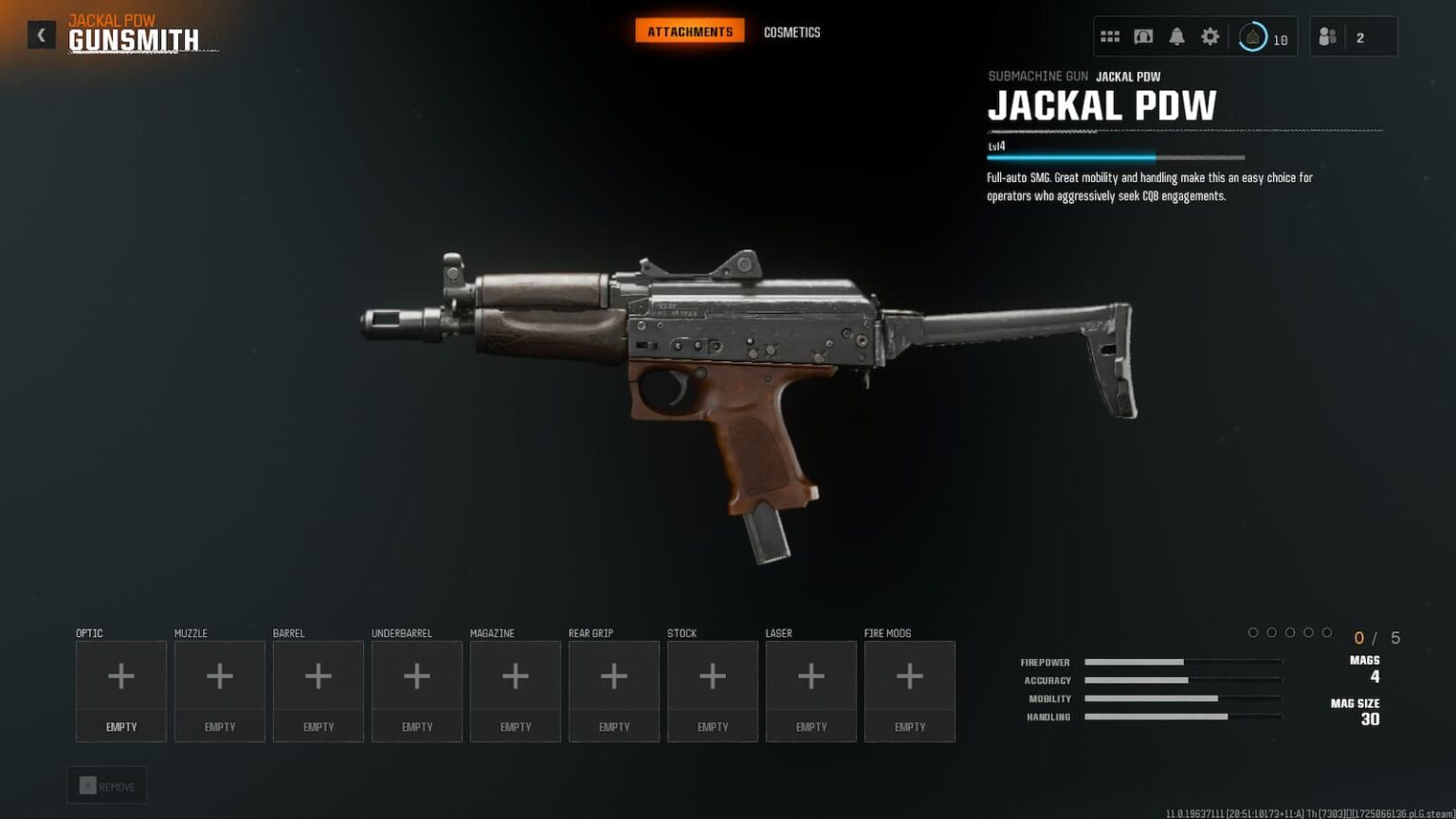Open the Optic attachment slot
Screen dimensions: 1456x819
point(121,690)
